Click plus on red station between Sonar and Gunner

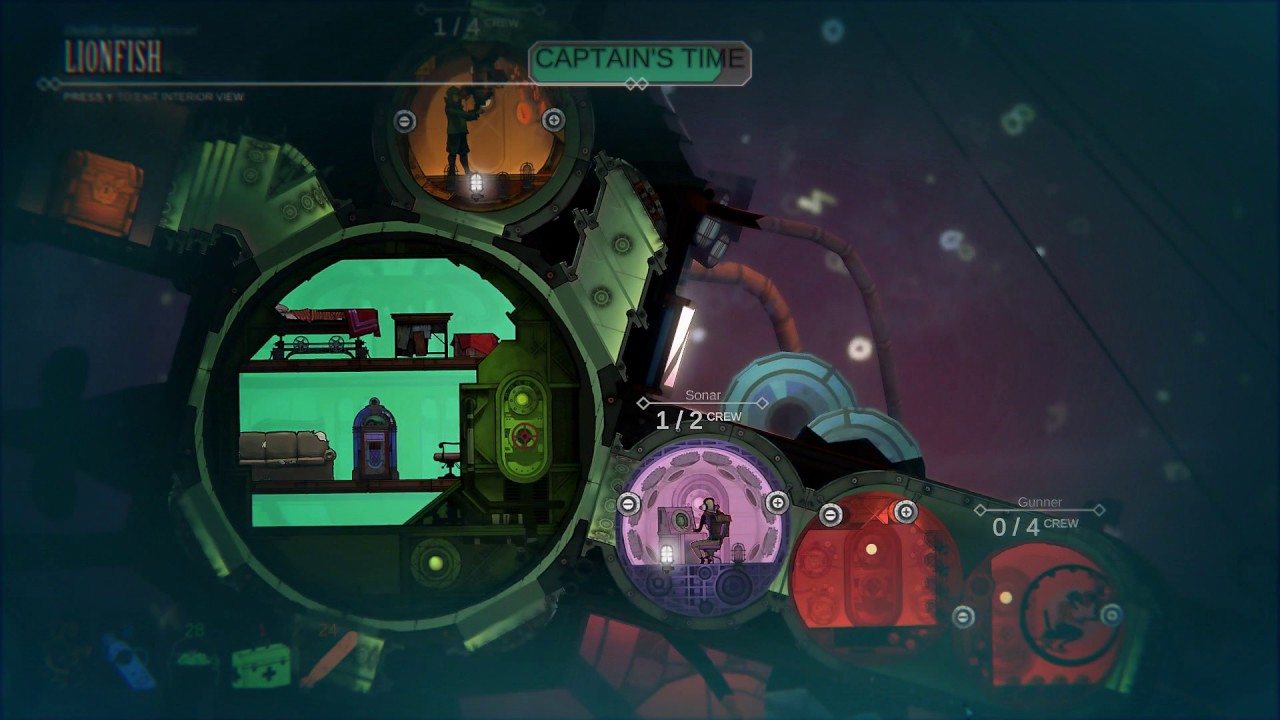tap(905, 512)
